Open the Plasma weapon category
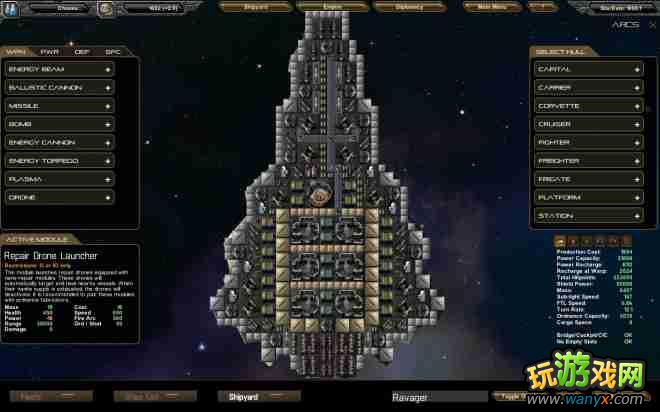Screen dimensions: 660x412 point(59,179)
